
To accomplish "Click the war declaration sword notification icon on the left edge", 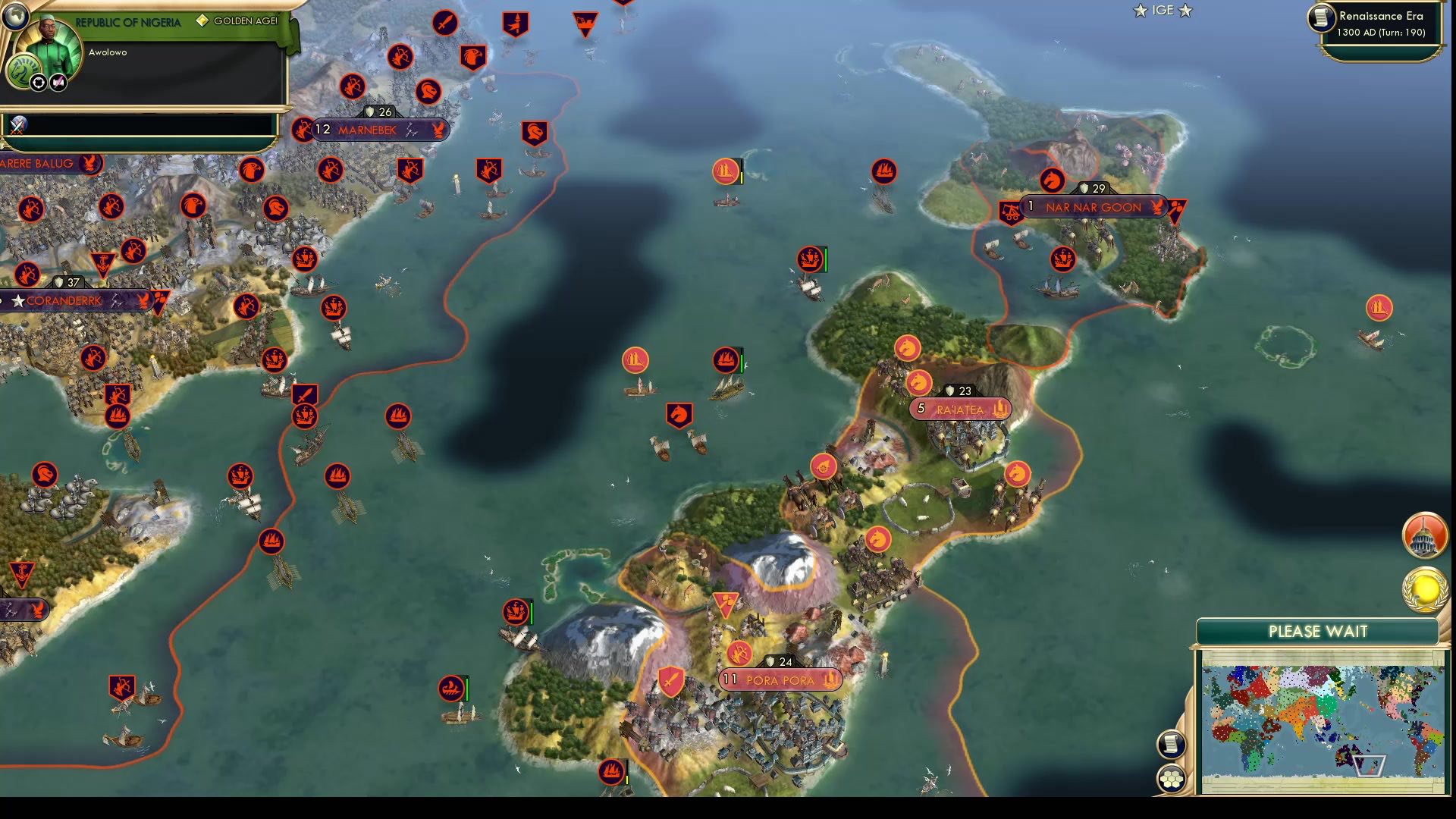I will tap(18, 125).
